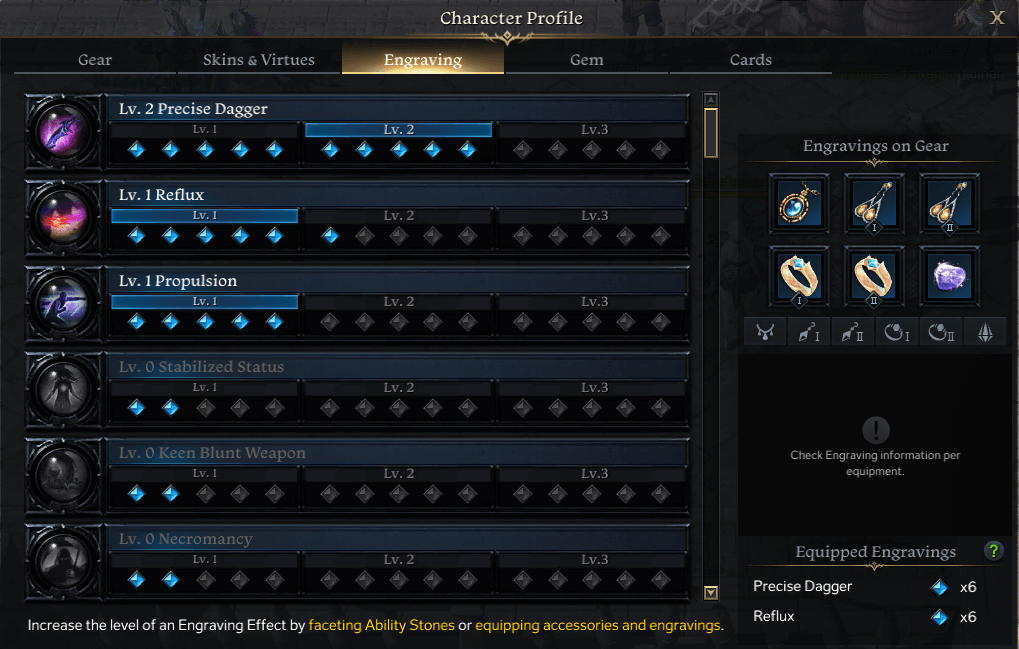Select the Reflux engraving row
The height and width of the screenshot is (649, 1019).
click(398, 195)
